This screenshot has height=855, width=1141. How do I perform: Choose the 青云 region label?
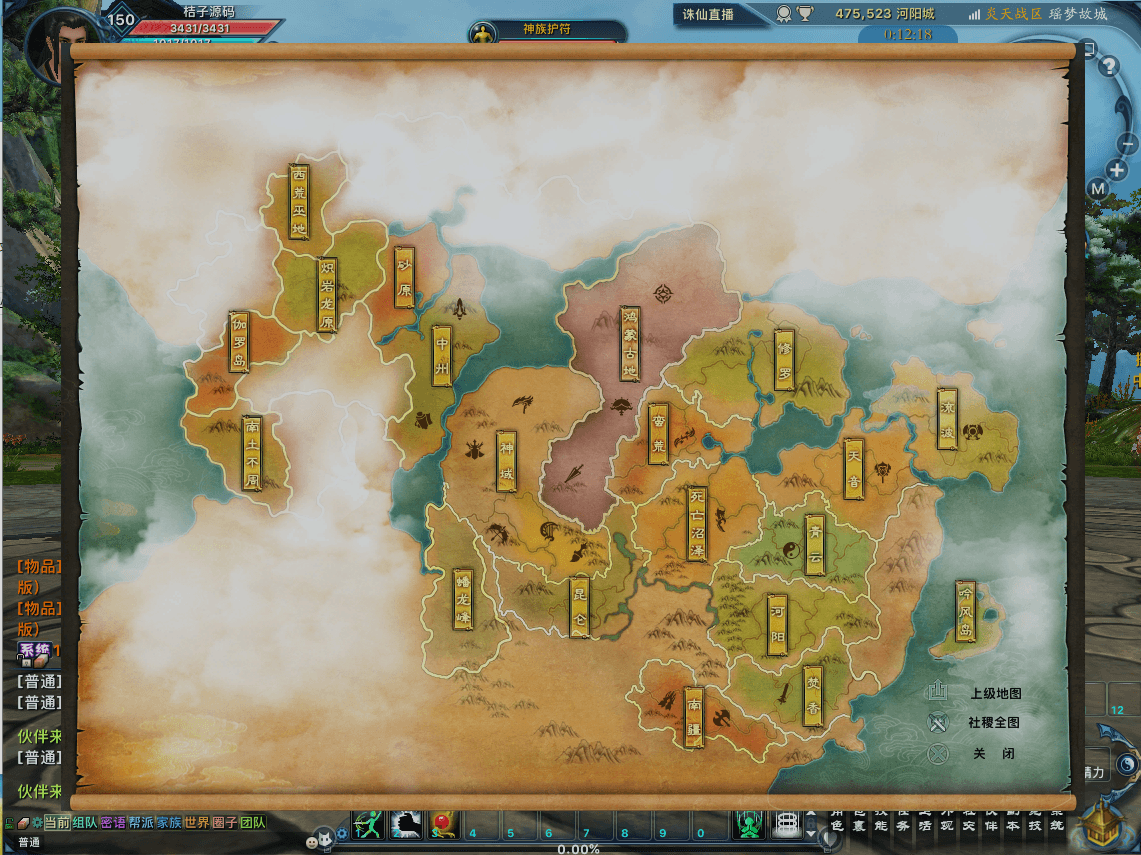(815, 545)
